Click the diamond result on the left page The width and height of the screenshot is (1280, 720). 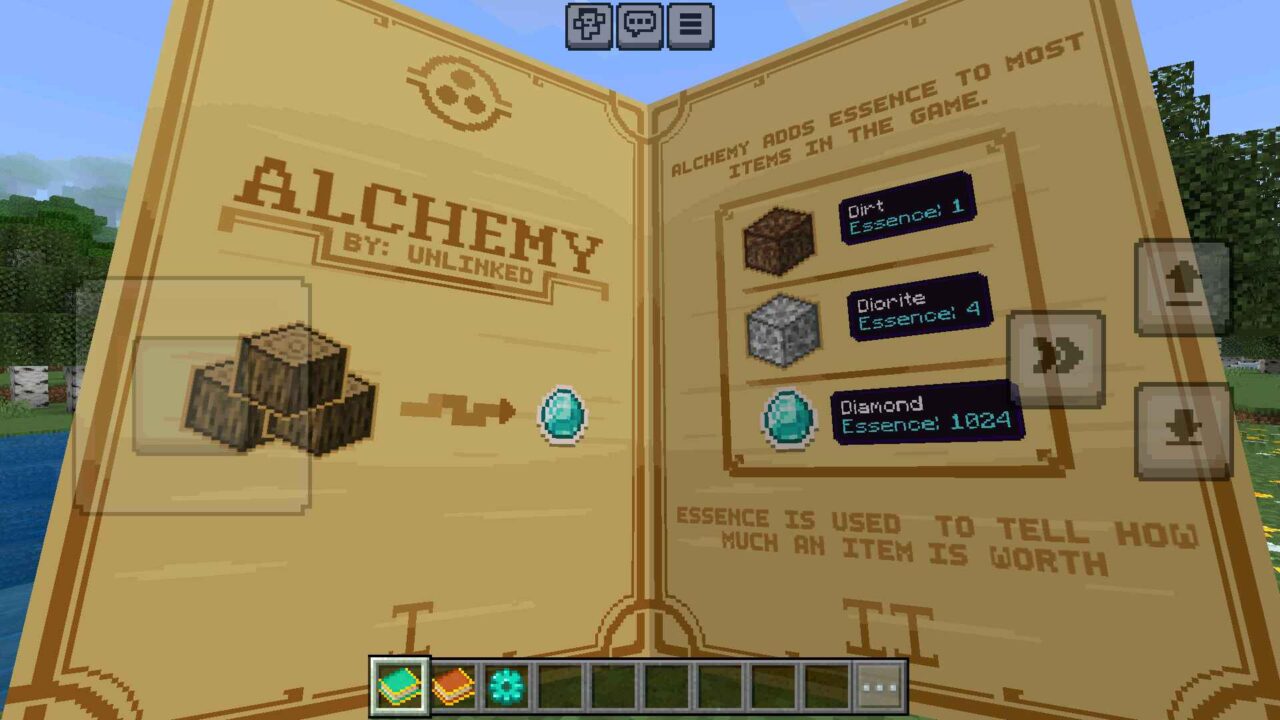(561, 412)
